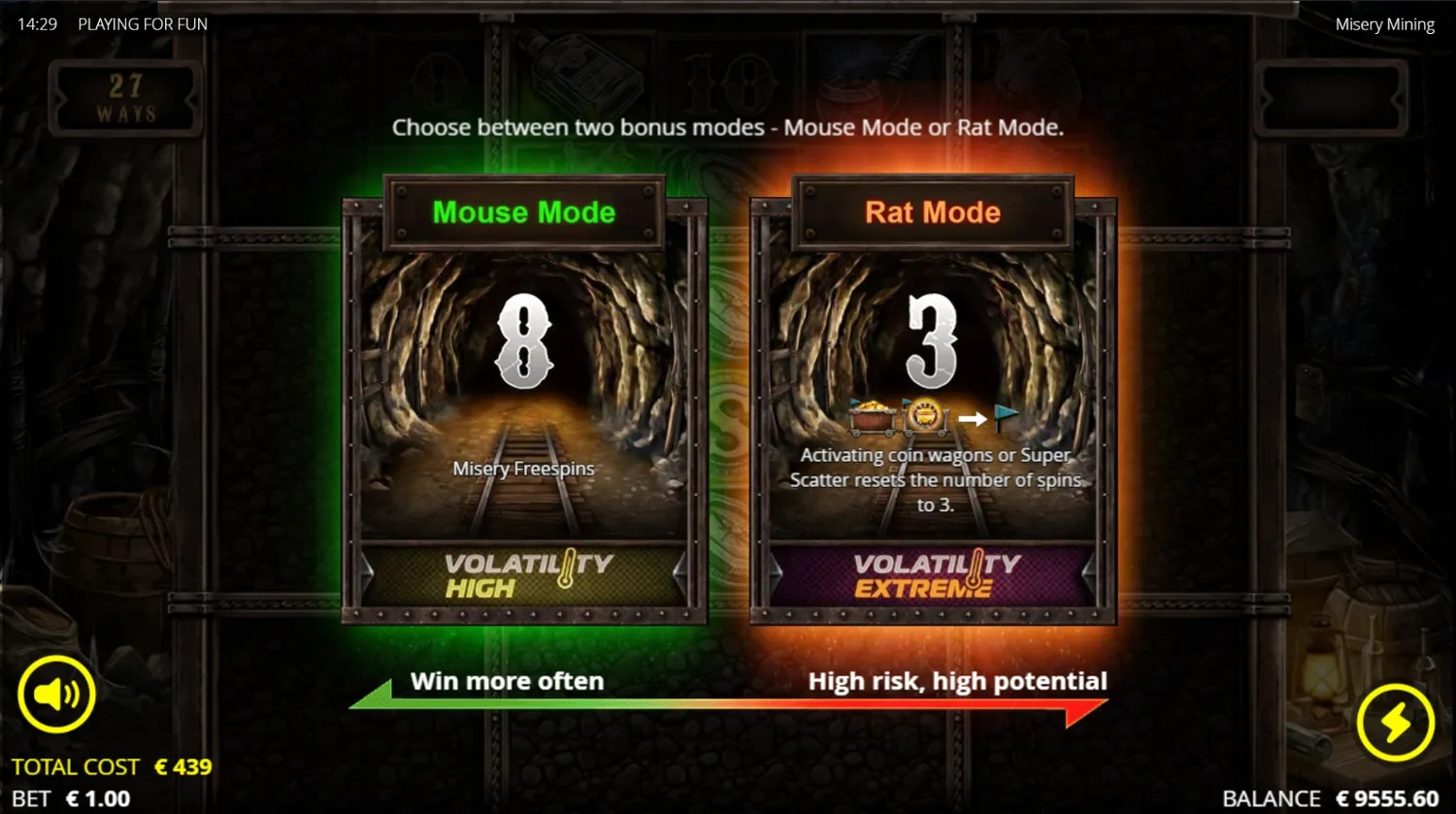Select the golden Super Scatter coin icon
Viewport: 1456px width, 814px height.
click(x=922, y=415)
